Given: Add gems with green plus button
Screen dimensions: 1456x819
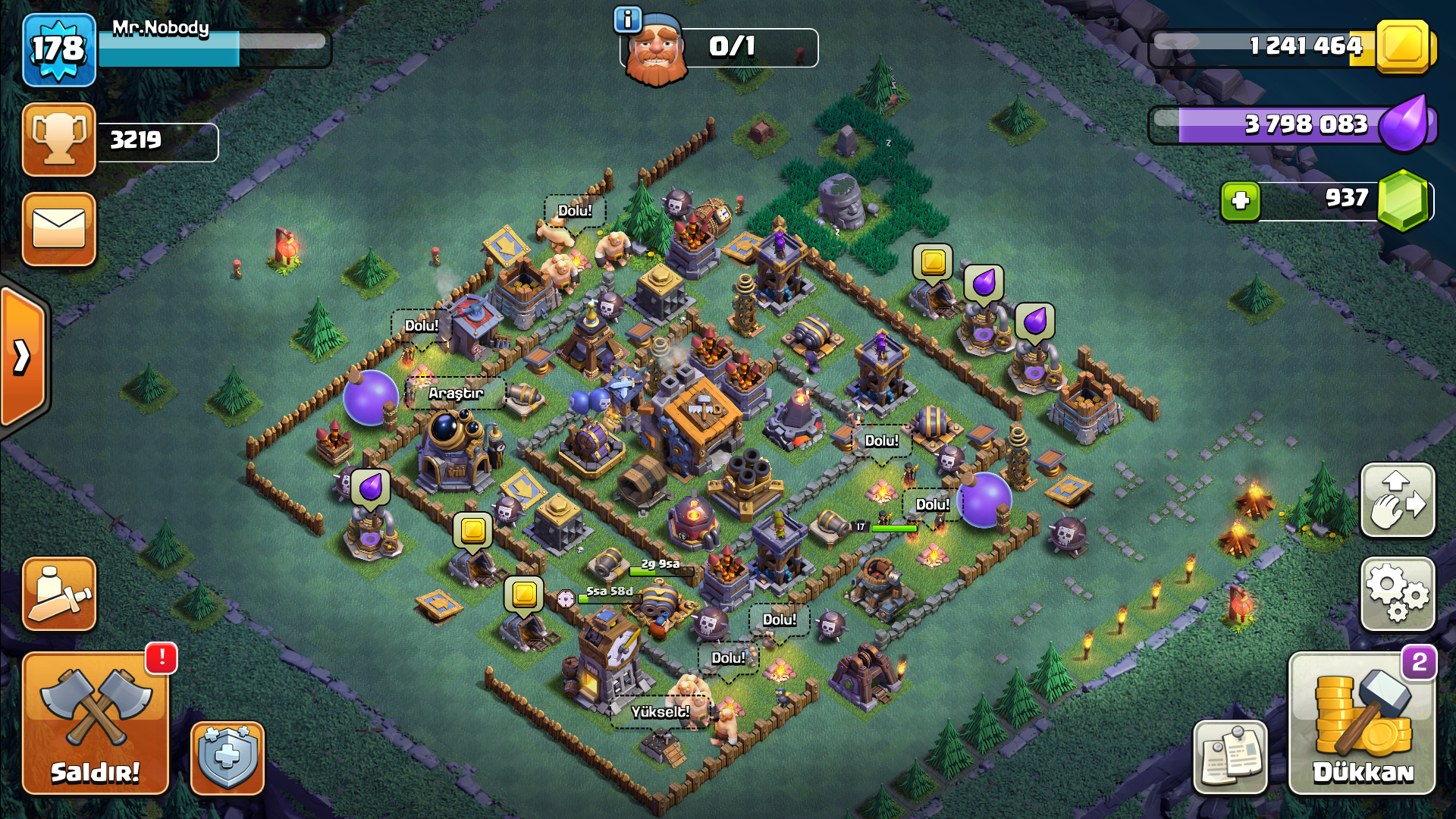Looking at the screenshot, I should [1241, 201].
